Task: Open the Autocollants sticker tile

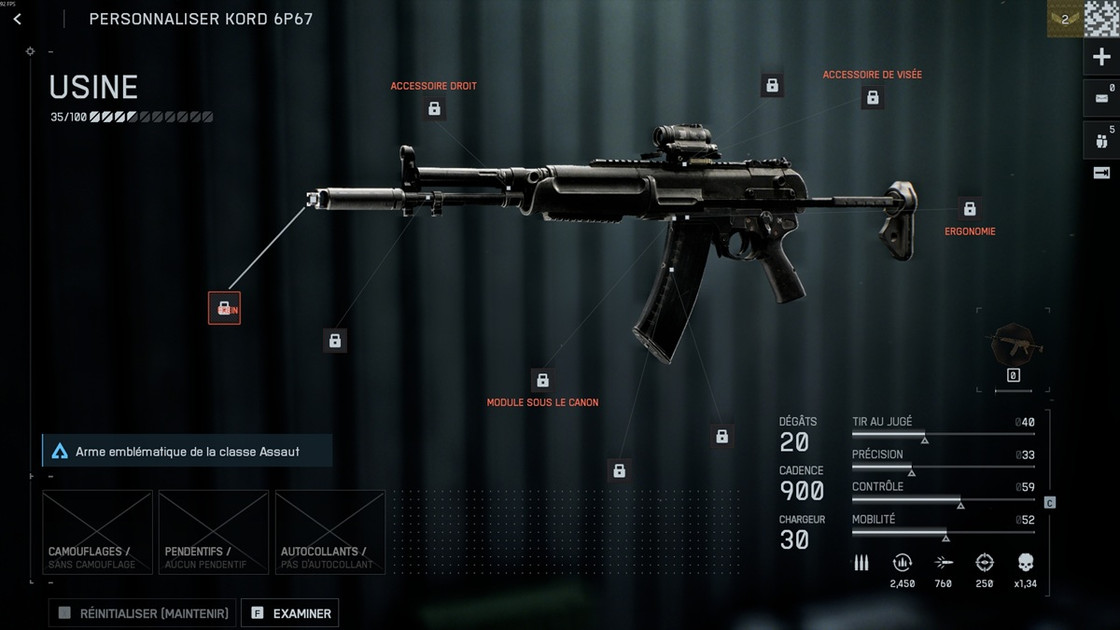Action: [330, 532]
